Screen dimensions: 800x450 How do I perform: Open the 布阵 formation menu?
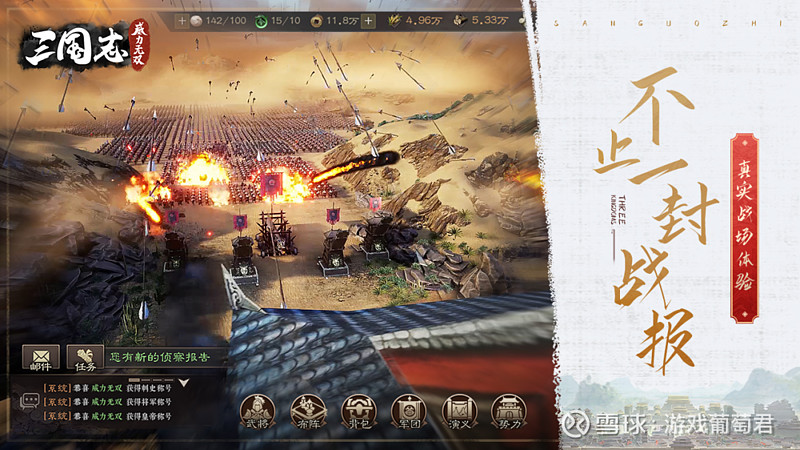(307, 410)
